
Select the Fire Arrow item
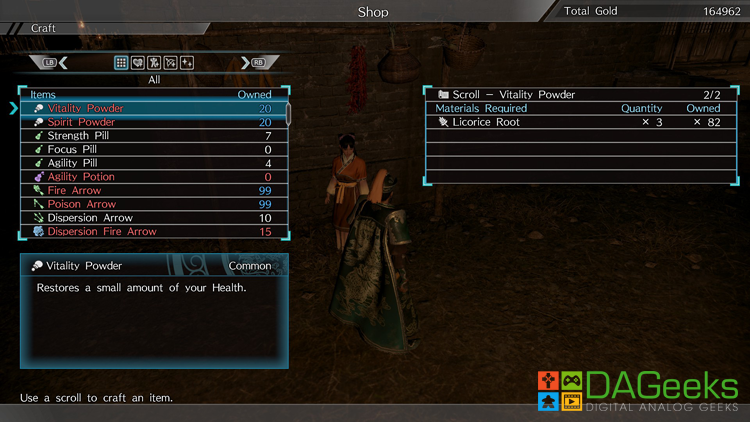tap(150, 190)
